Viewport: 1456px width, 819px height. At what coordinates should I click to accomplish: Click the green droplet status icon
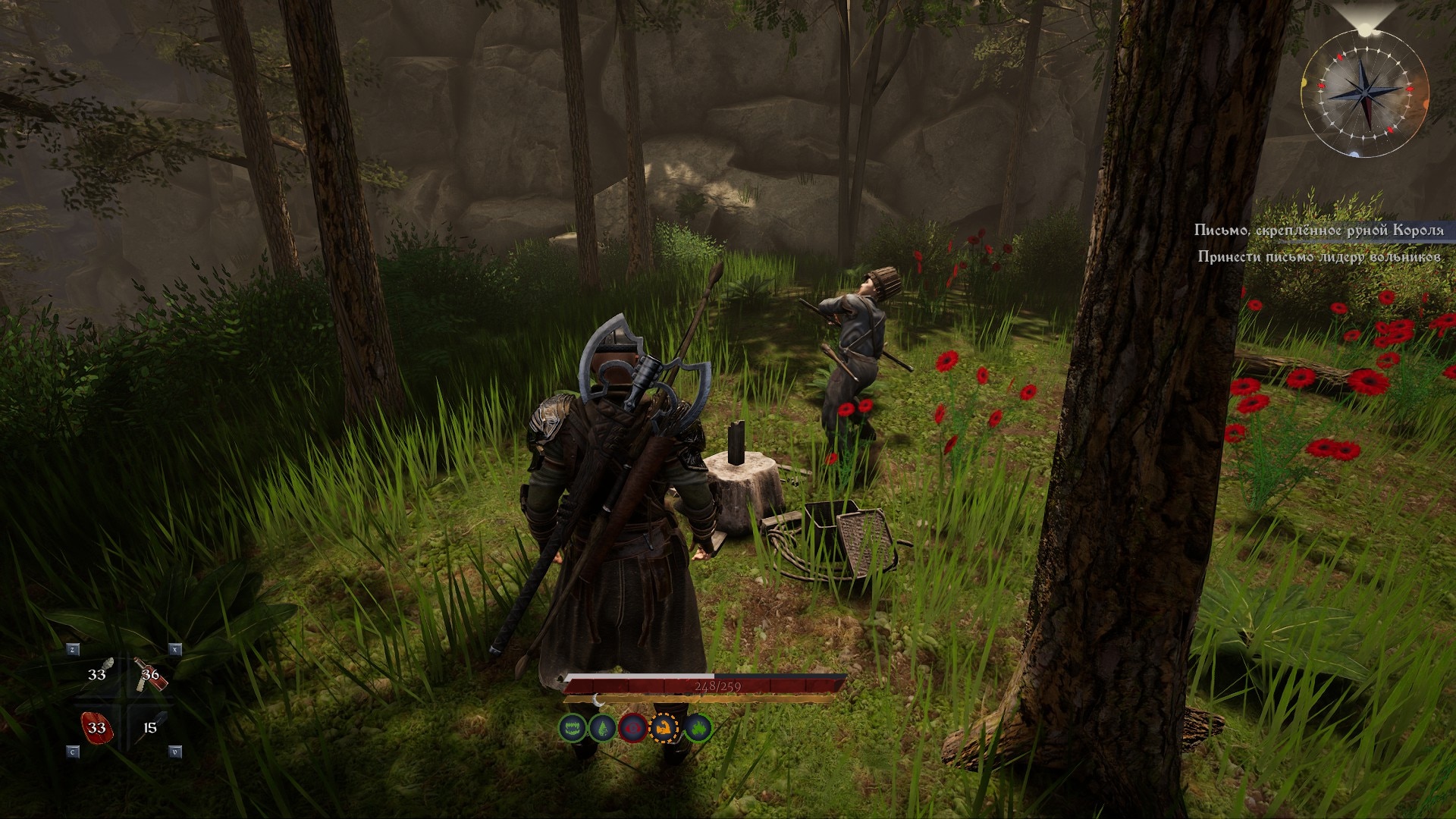pos(603,729)
